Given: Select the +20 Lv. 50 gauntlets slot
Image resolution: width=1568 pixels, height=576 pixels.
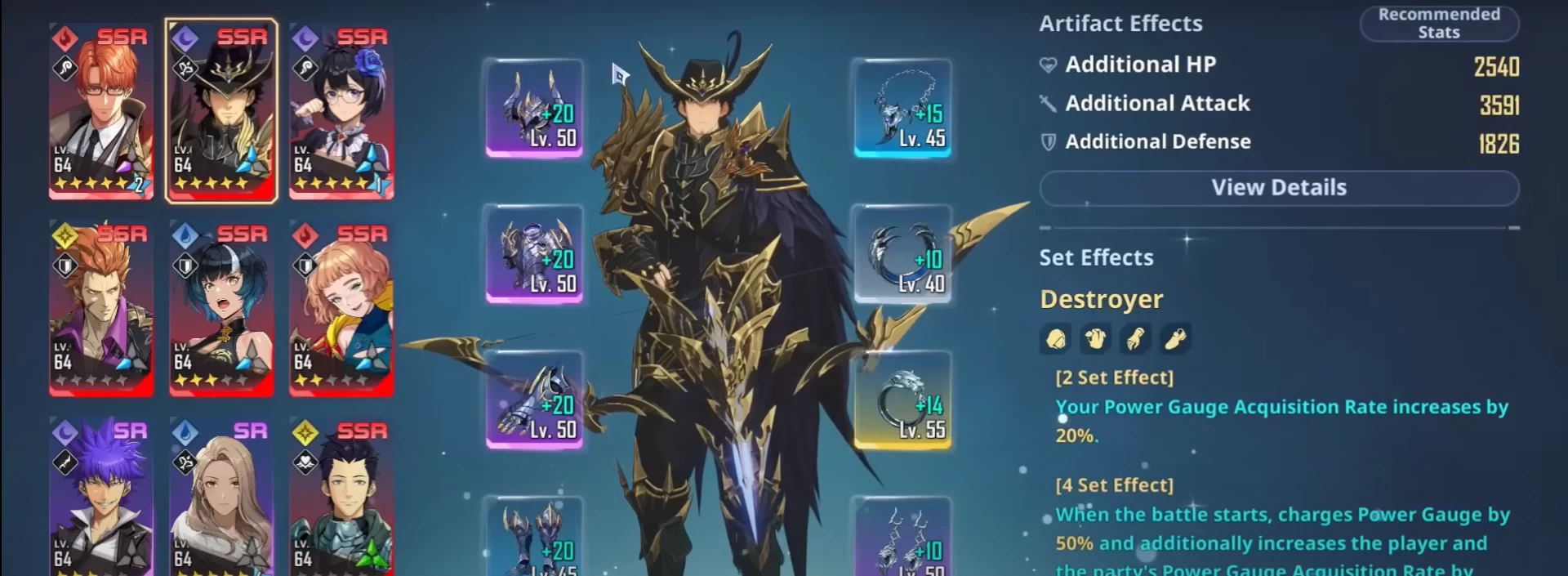Looking at the screenshot, I should coord(535,400).
